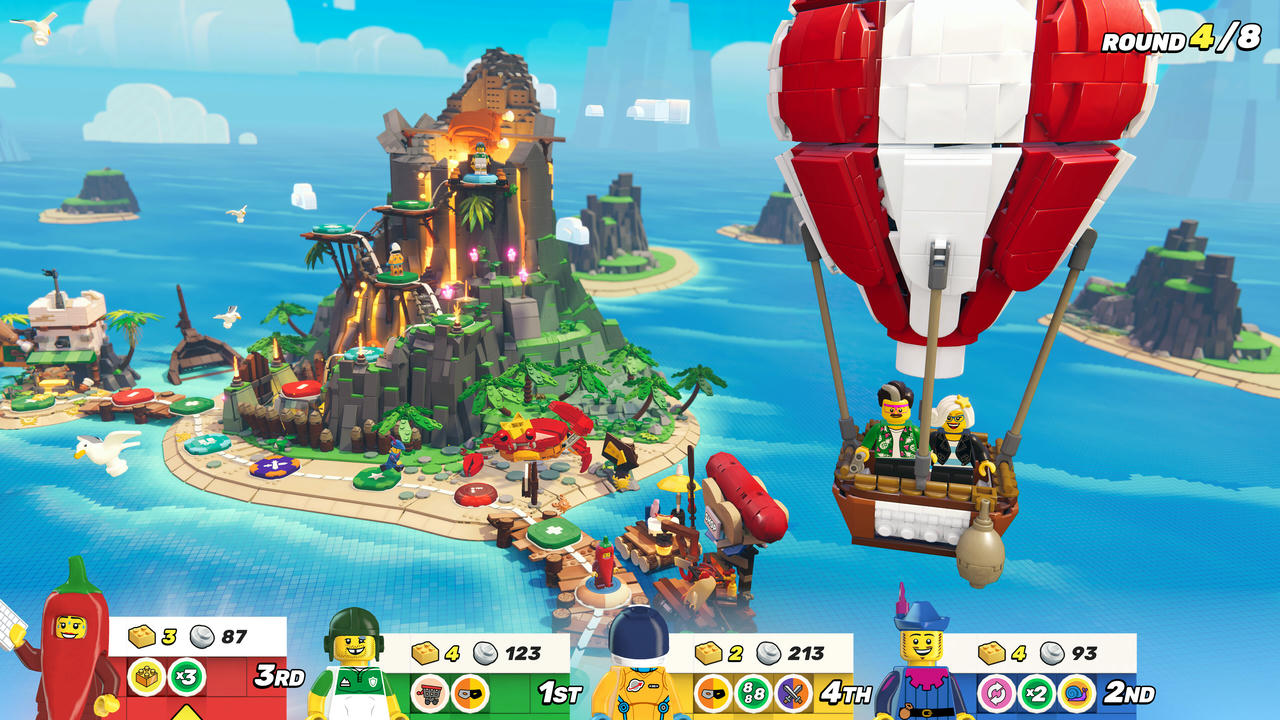Click the pink swap arrows item icon
Image resolution: width=1280 pixels, height=720 pixels.
click(x=994, y=692)
